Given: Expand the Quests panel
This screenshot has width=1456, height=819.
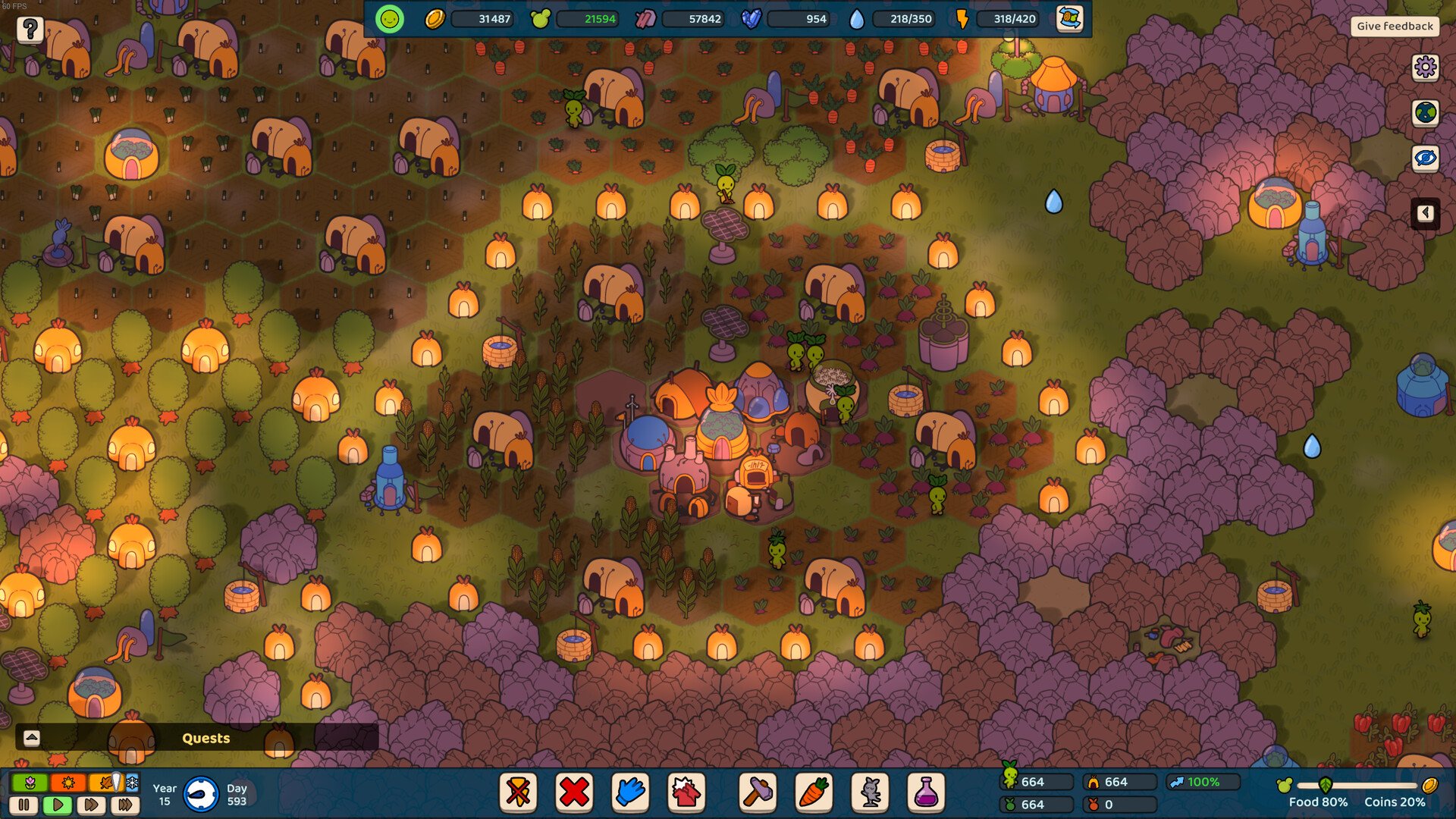Looking at the screenshot, I should tap(32, 738).
